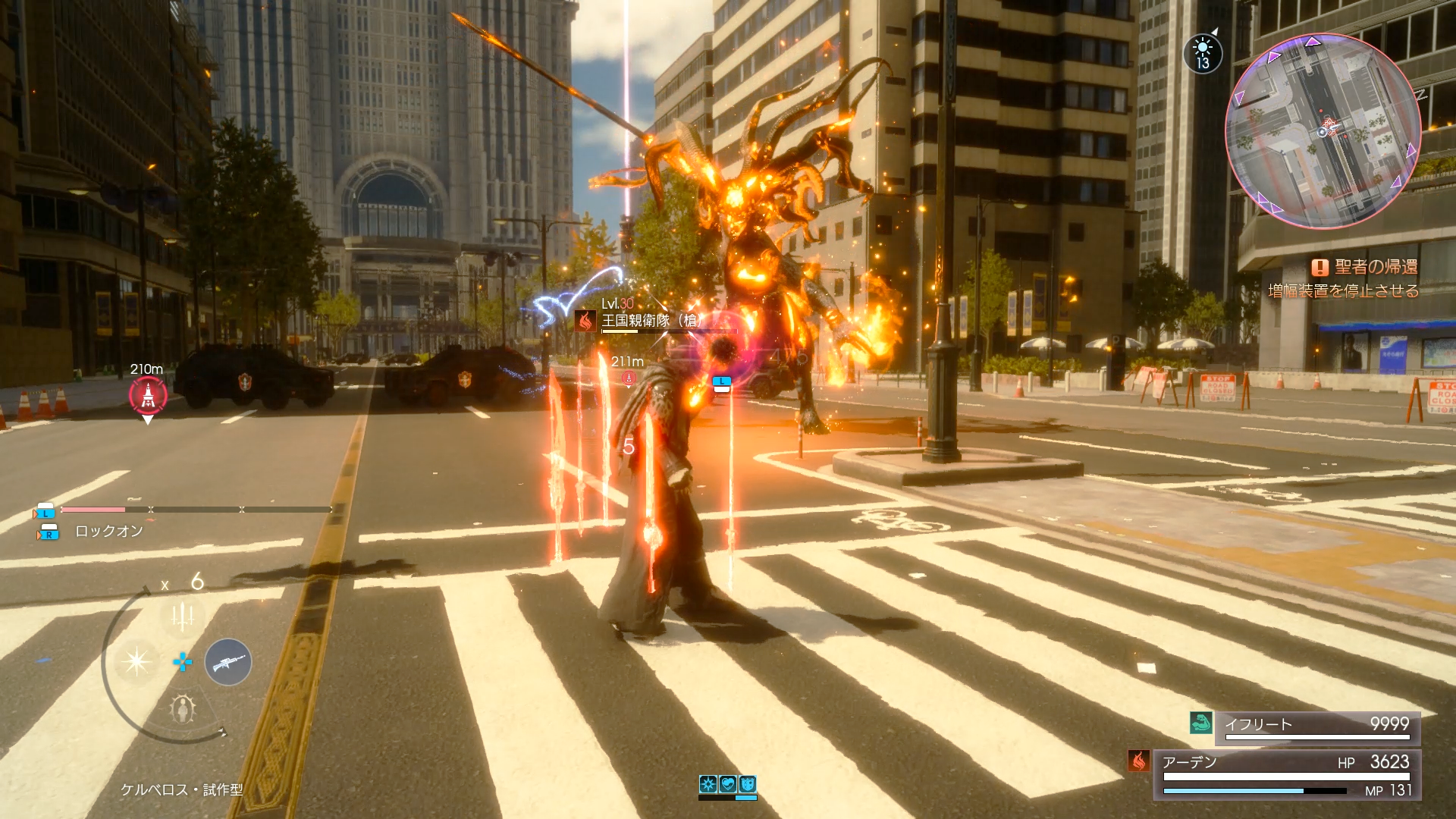Select the rifle weapon slot in wheel
The width and height of the screenshot is (1456, 819).
click(227, 662)
